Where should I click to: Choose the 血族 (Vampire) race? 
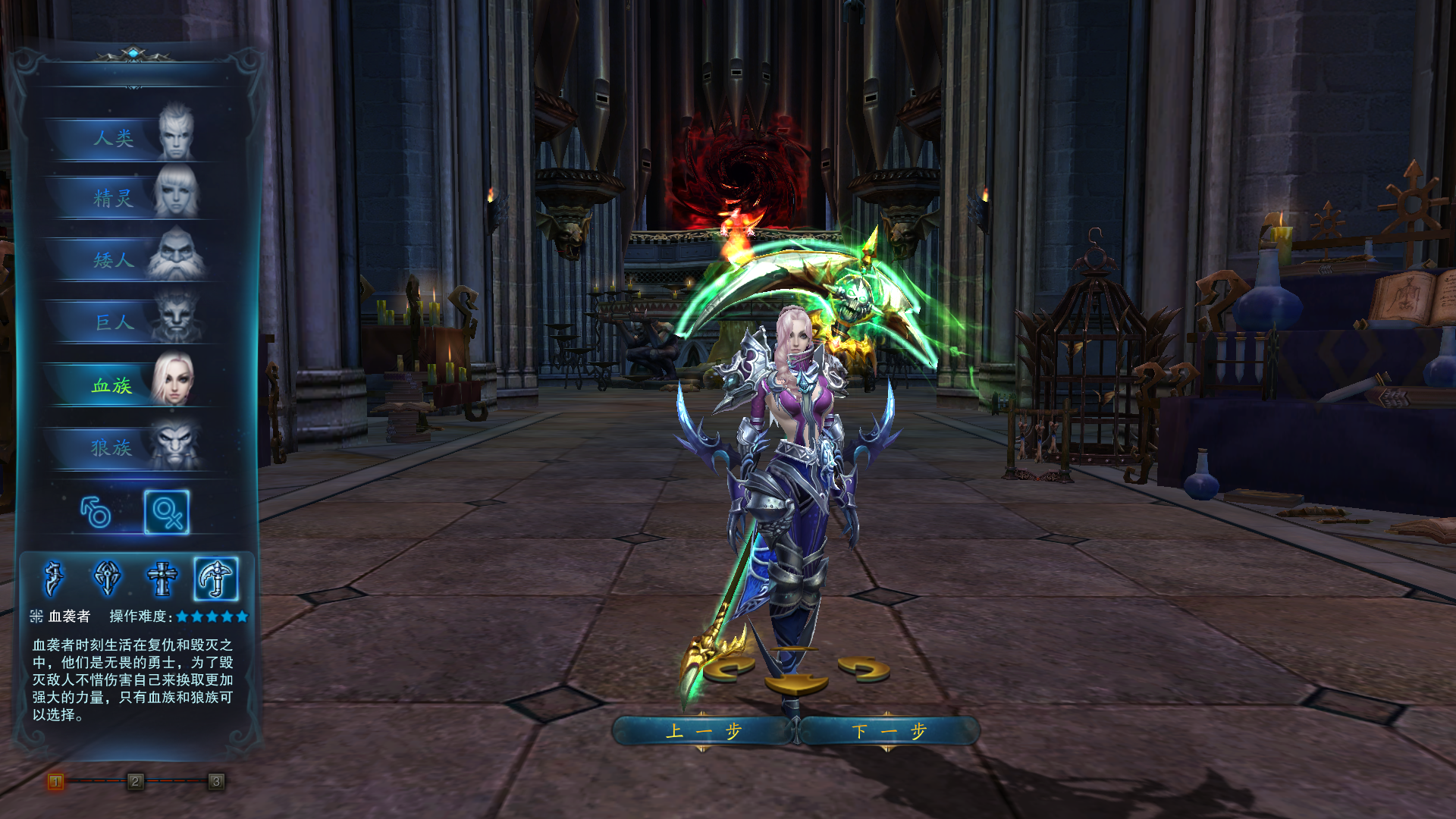(129, 385)
